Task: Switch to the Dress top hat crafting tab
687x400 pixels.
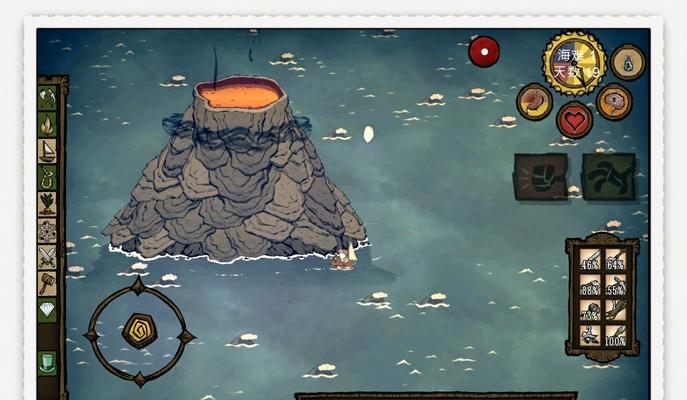Action: click(x=47, y=362)
